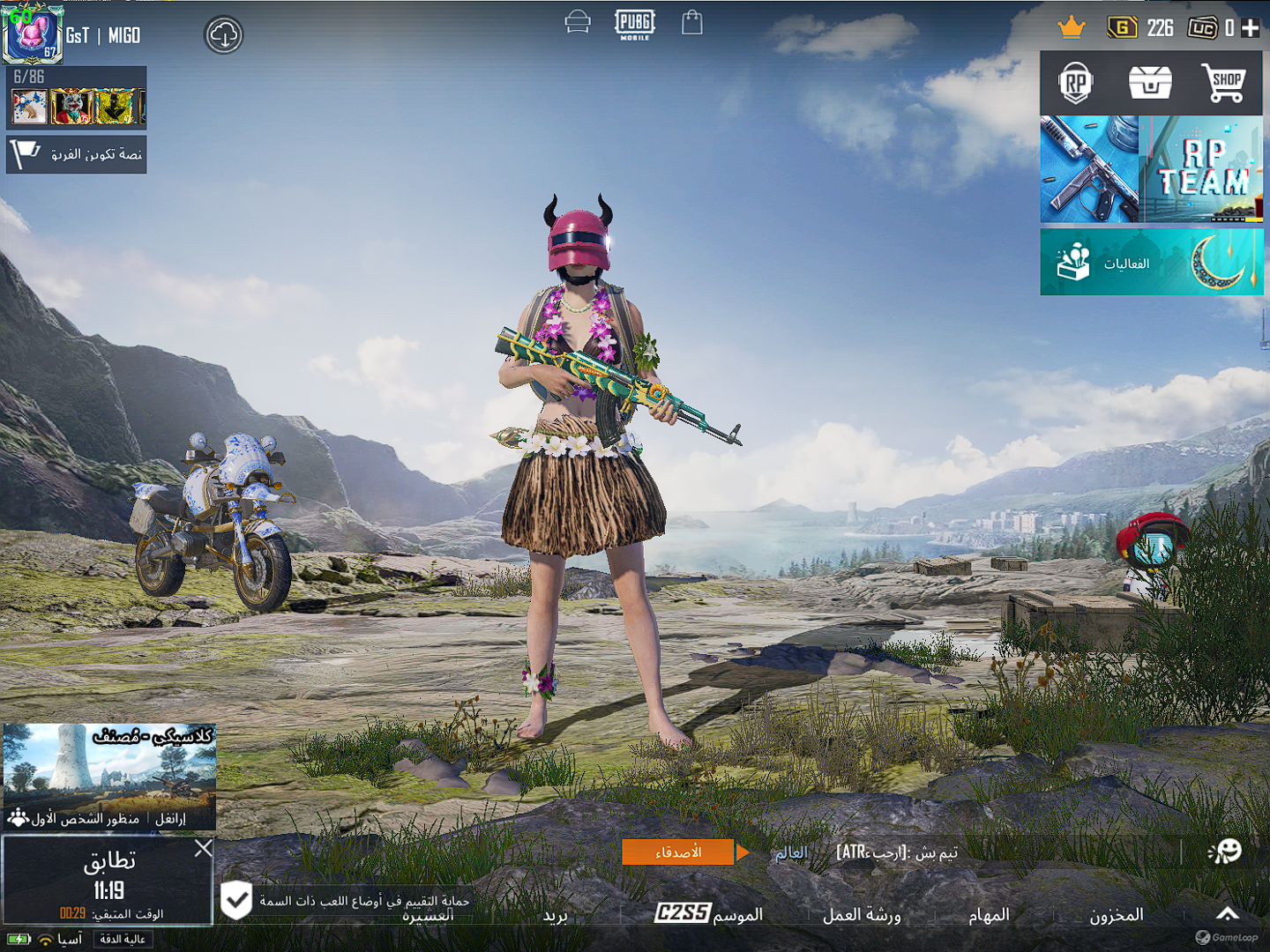This screenshot has height=952, width=1270.
Task: Click the golden crown icon
Action: [x=1071, y=27]
